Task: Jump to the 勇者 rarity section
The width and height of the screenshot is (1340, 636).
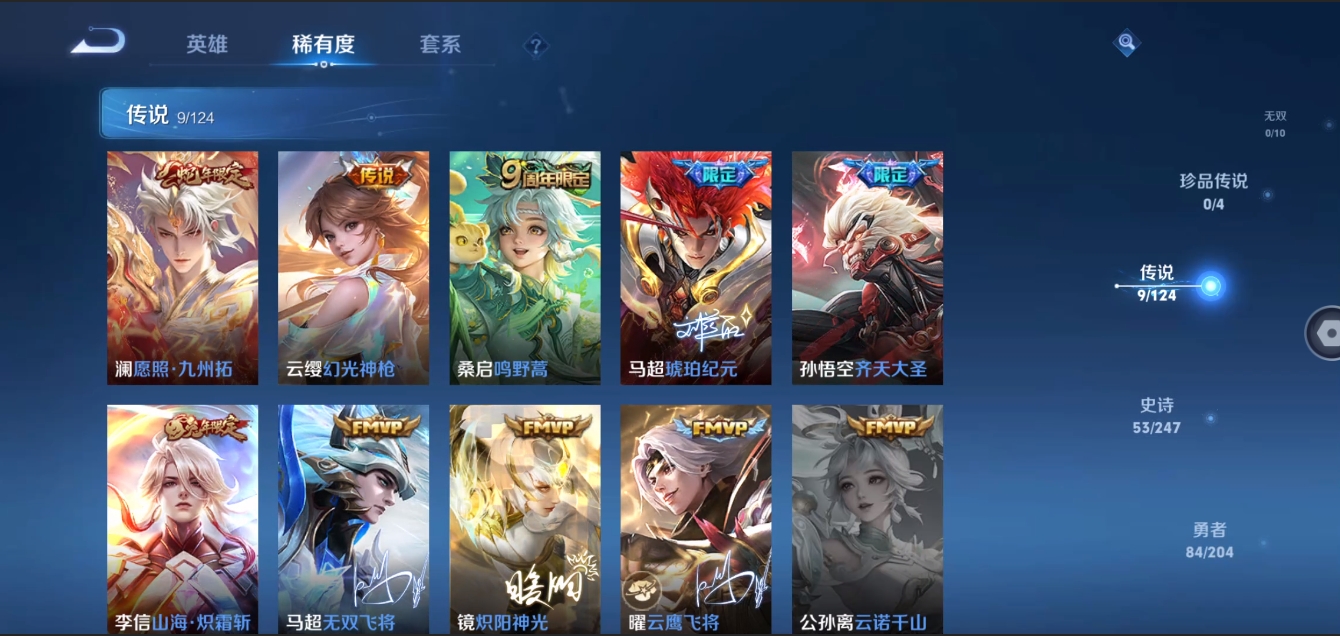Action: [x=1209, y=539]
